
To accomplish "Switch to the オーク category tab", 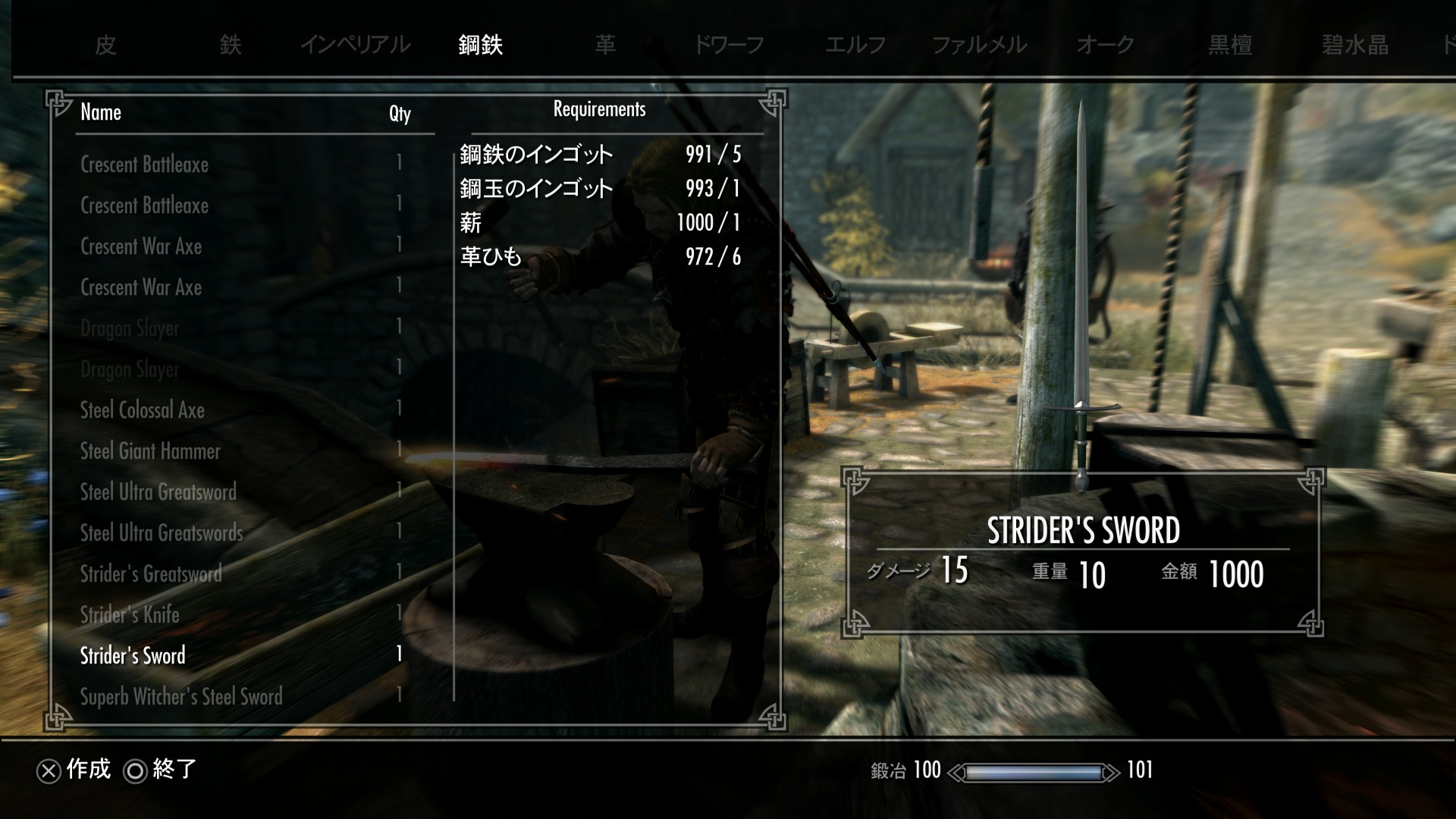I will click(1105, 45).
